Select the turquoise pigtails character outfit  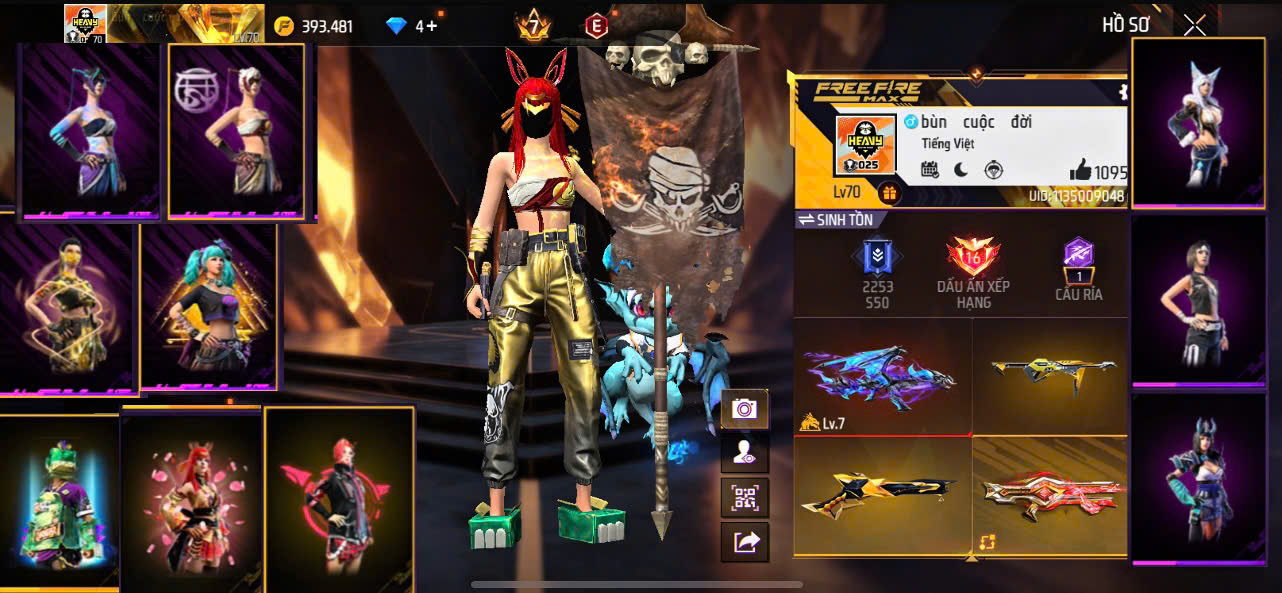point(208,306)
